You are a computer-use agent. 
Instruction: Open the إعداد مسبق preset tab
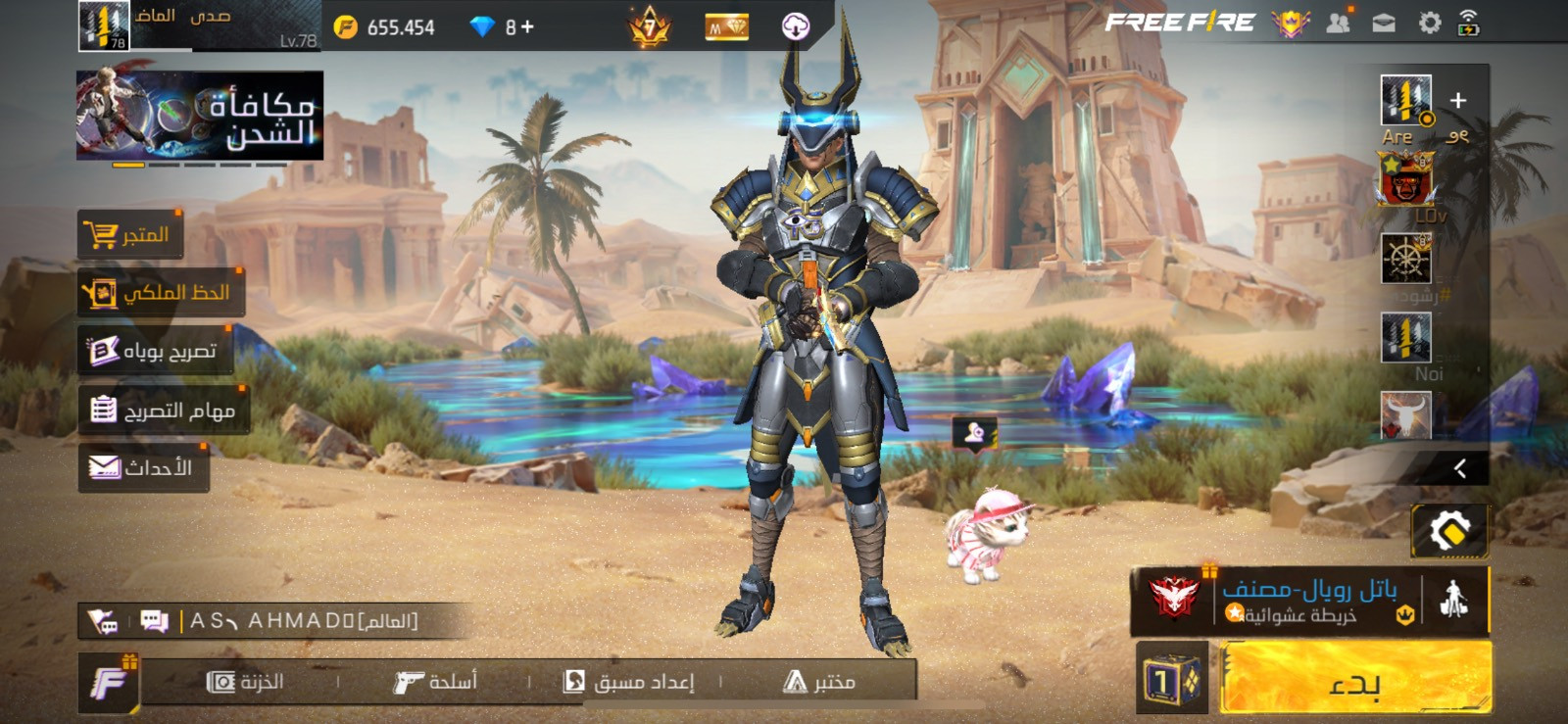pos(628,682)
